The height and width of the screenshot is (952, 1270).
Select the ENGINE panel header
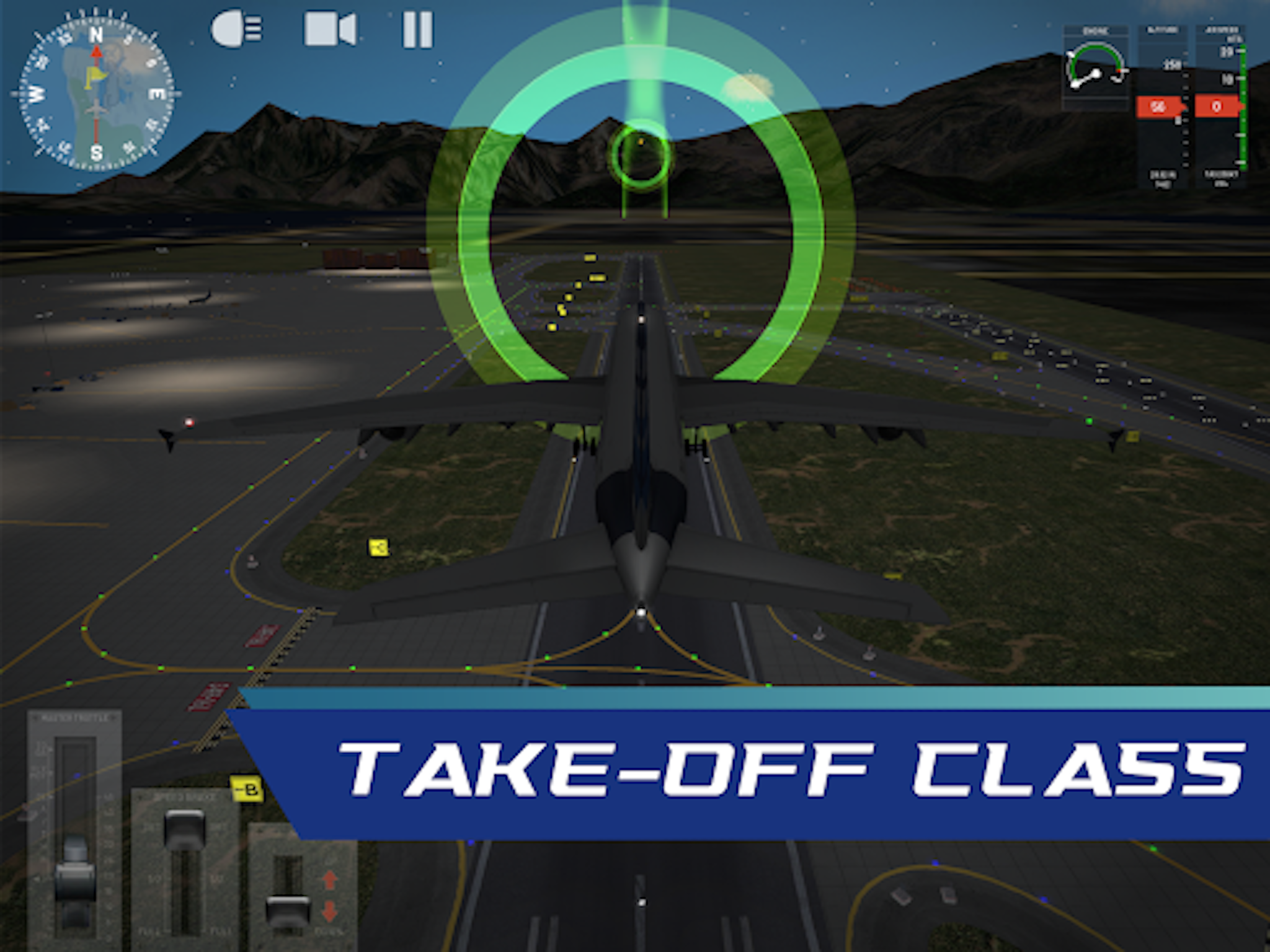point(1098,29)
